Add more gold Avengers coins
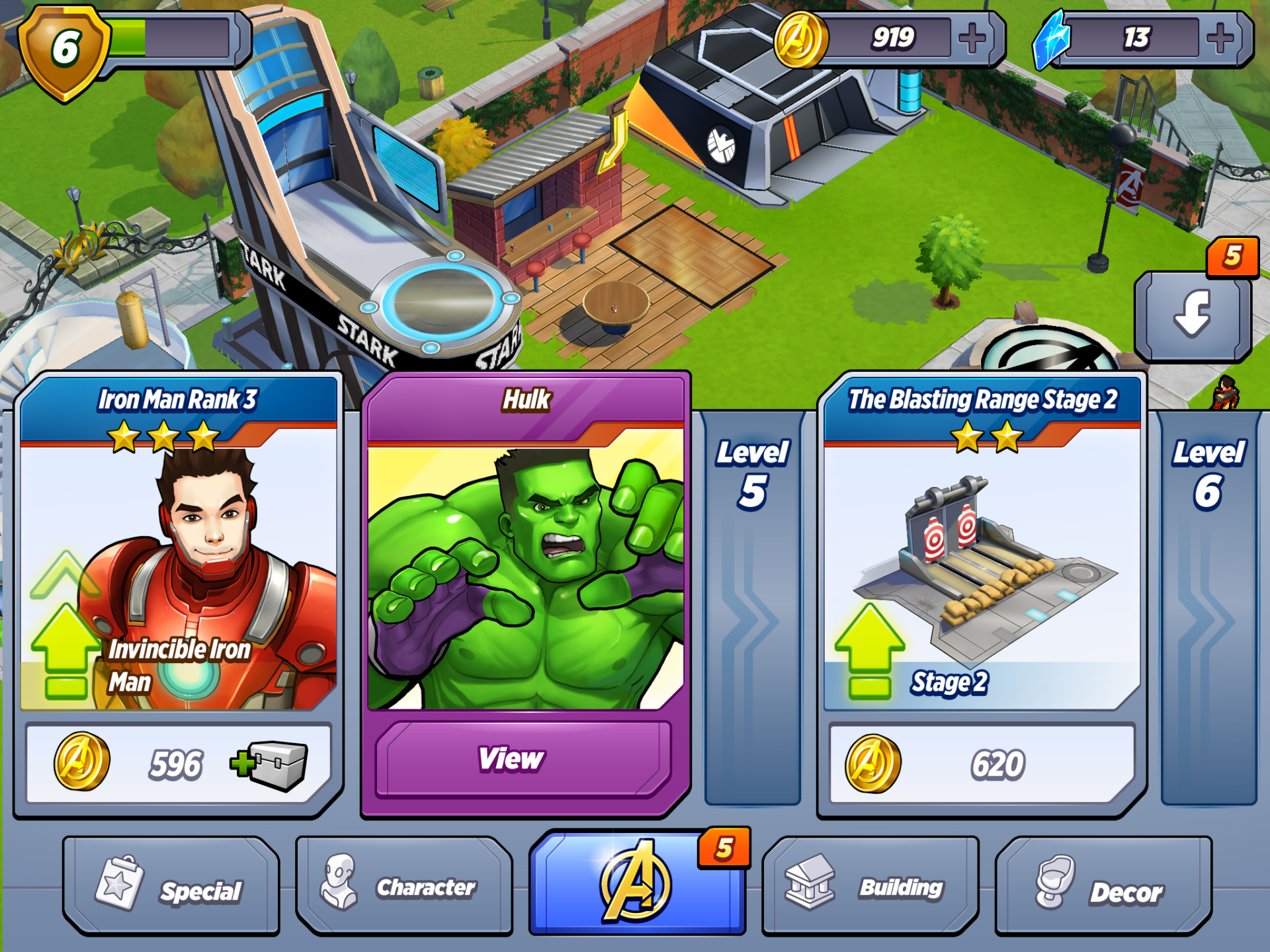 pyautogui.click(x=972, y=38)
